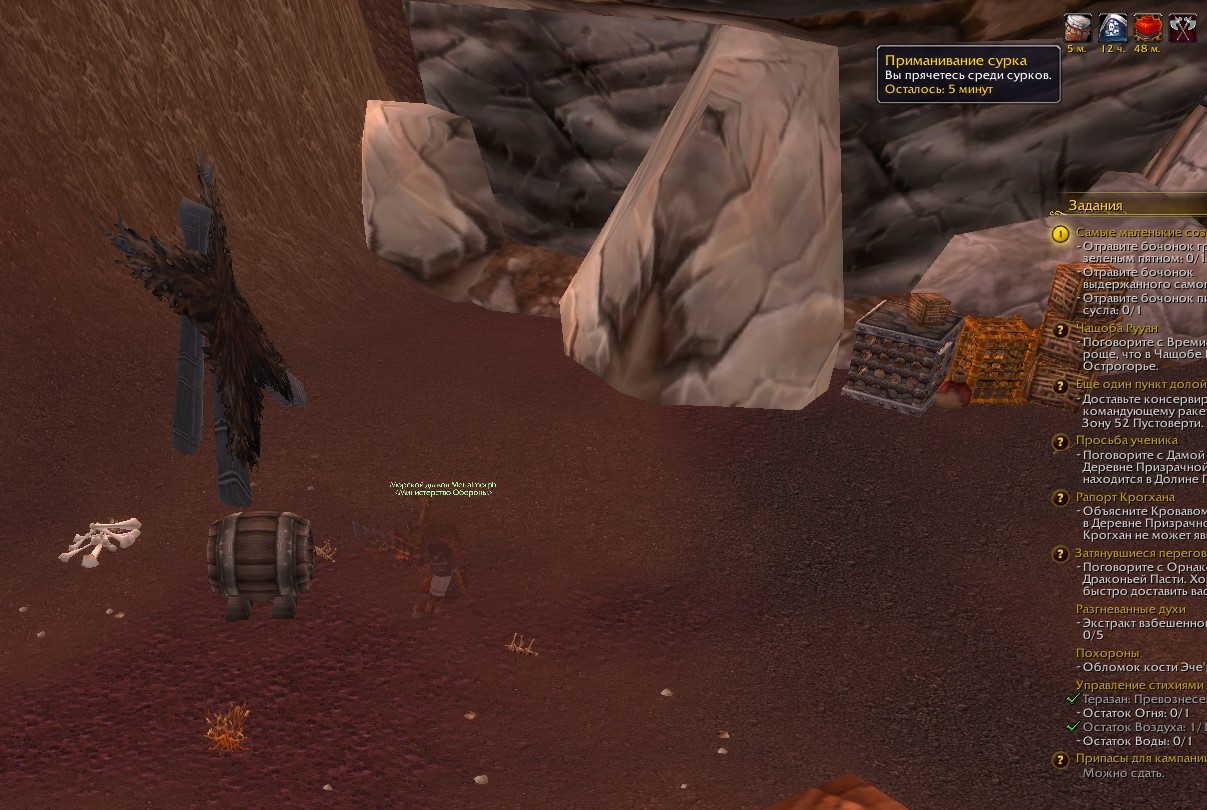Image resolution: width=1207 pixels, height=810 pixels.
Task: Open the Похороны quest entry
Action: pyautogui.click(x=1107, y=653)
